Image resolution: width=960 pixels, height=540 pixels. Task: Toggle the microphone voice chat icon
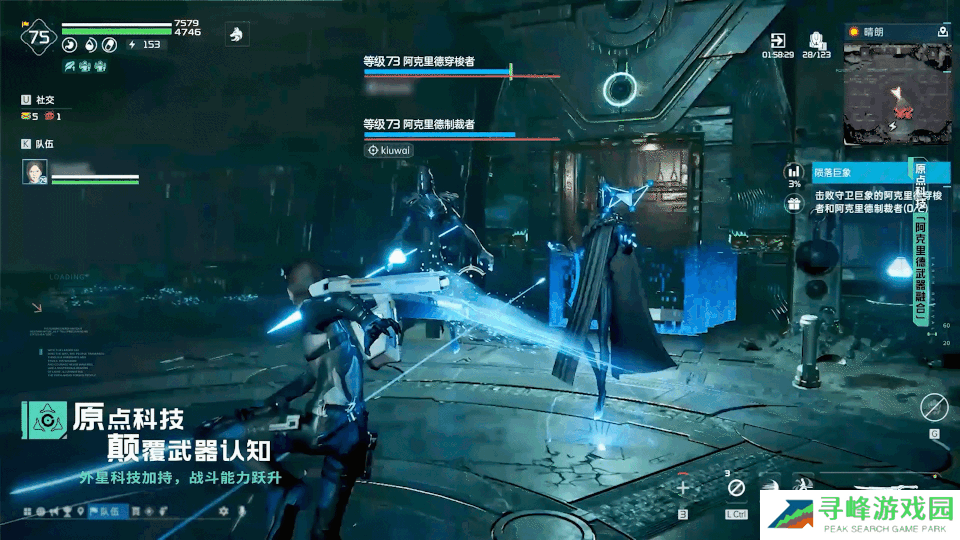pyautogui.click(x=240, y=512)
